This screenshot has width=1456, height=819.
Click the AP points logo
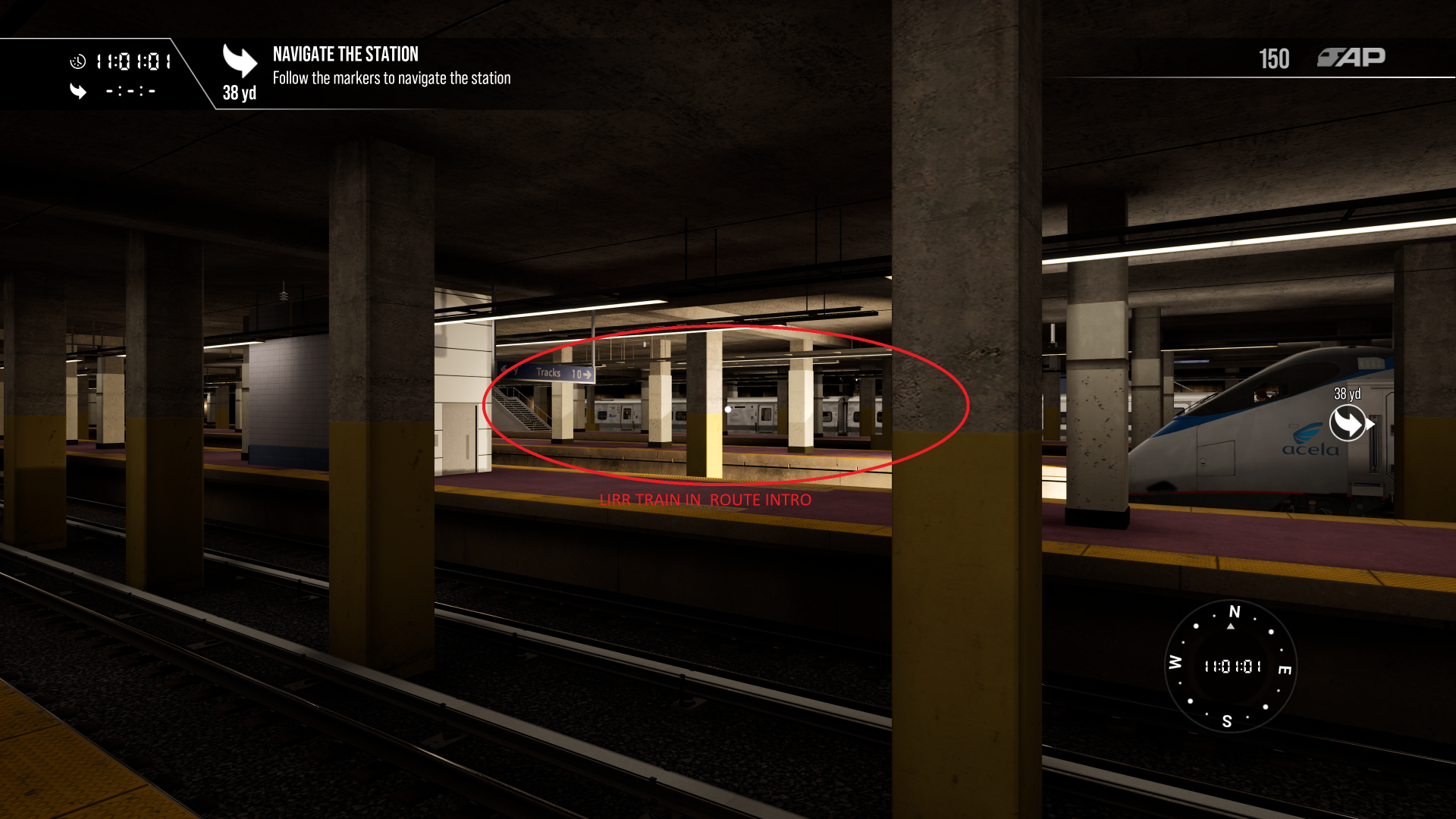(1351, 58)
